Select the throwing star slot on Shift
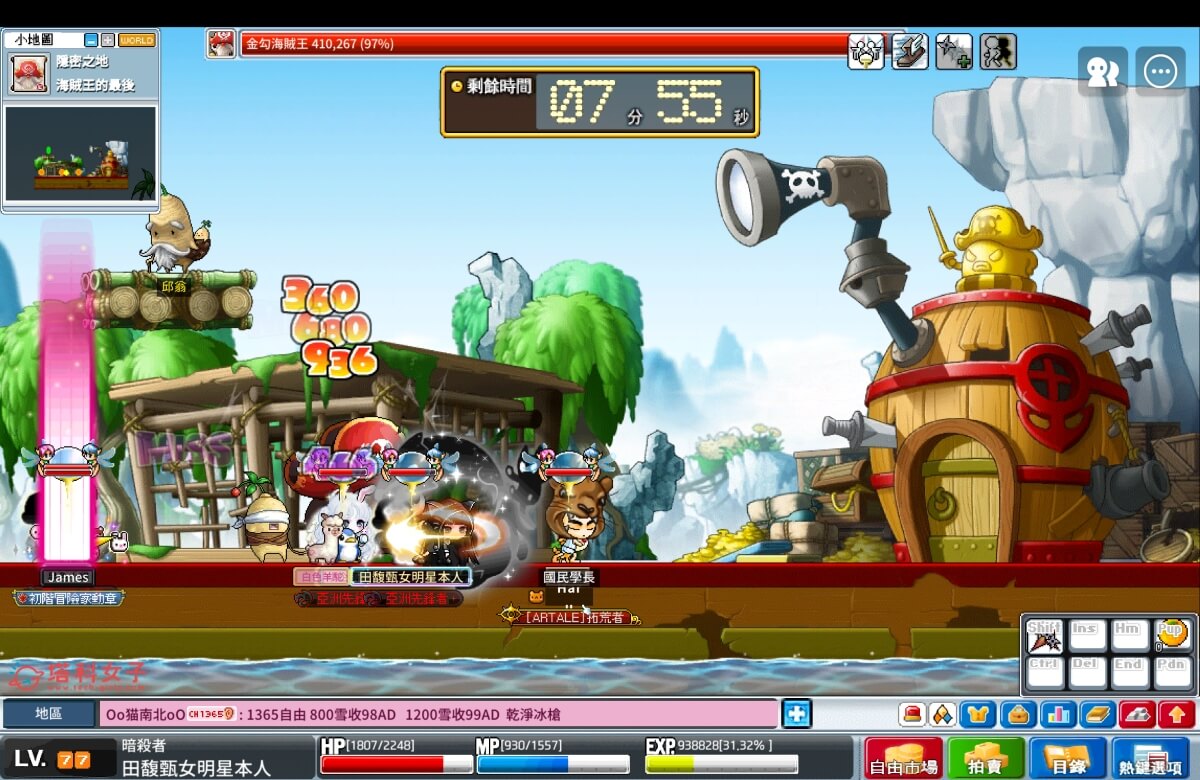The width and height of the screenshot is (1200, 780). [x=1044, y=636]
